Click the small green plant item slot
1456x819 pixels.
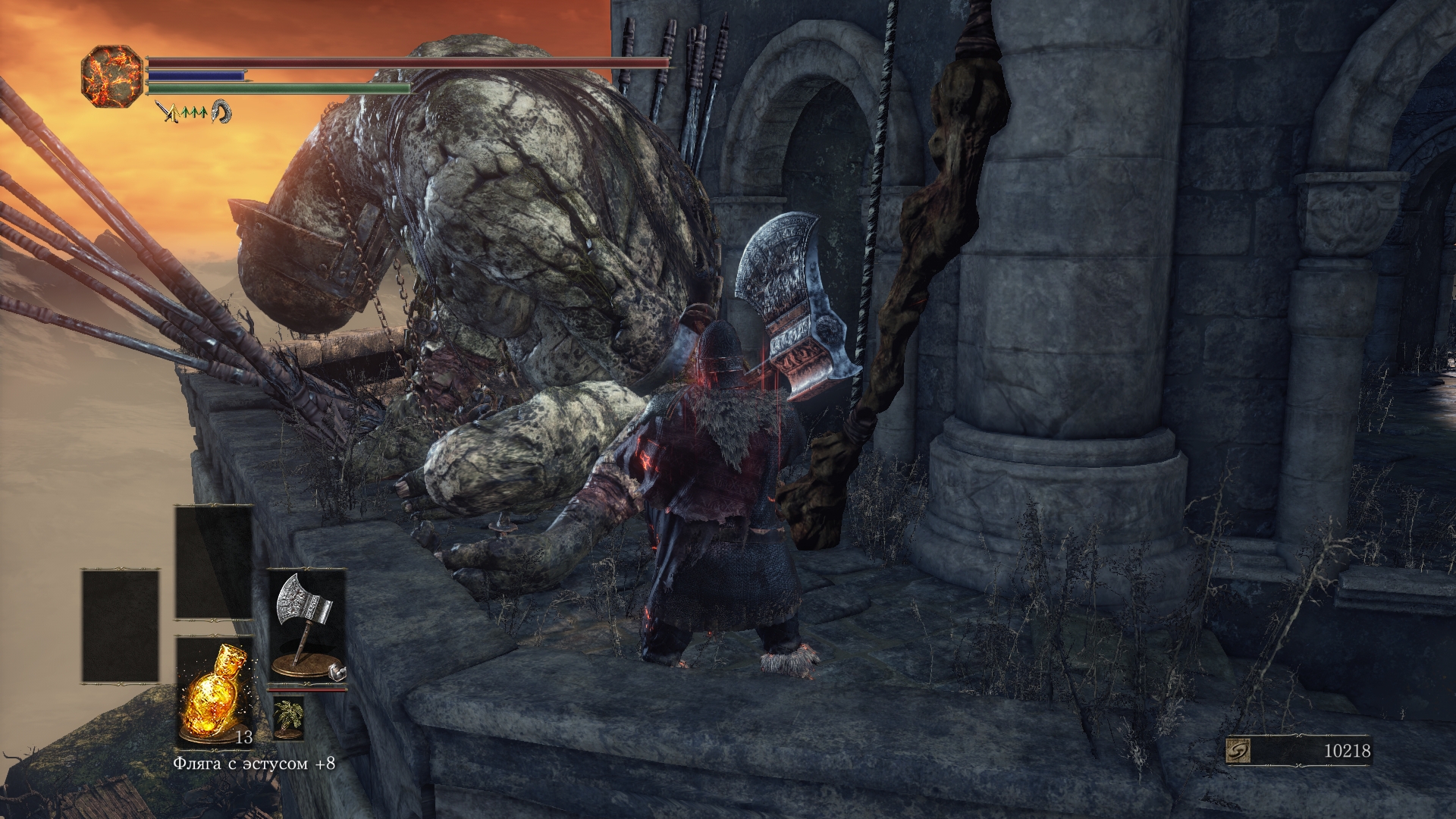[x=288, y=717]
